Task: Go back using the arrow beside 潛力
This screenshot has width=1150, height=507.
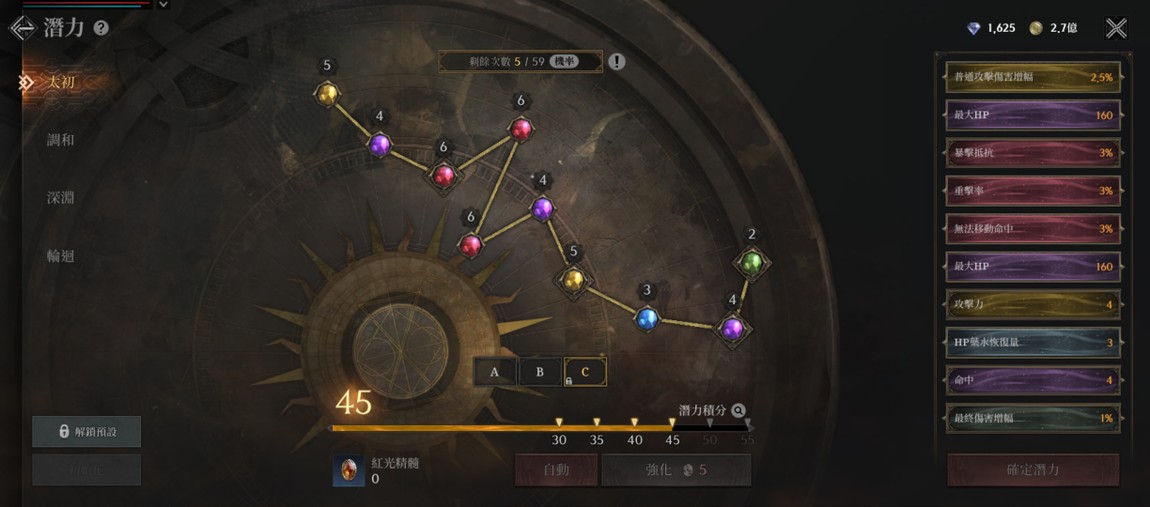Action: 22,28
